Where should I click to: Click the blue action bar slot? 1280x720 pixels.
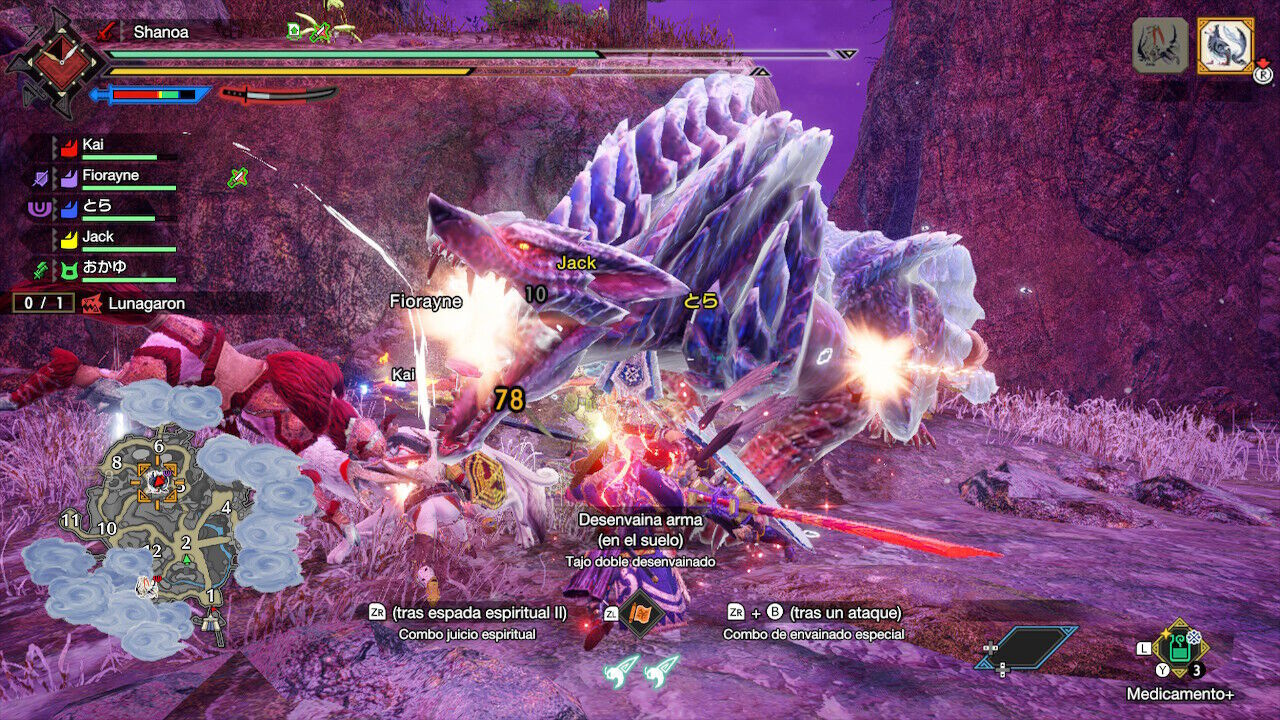pos(1027,647)
